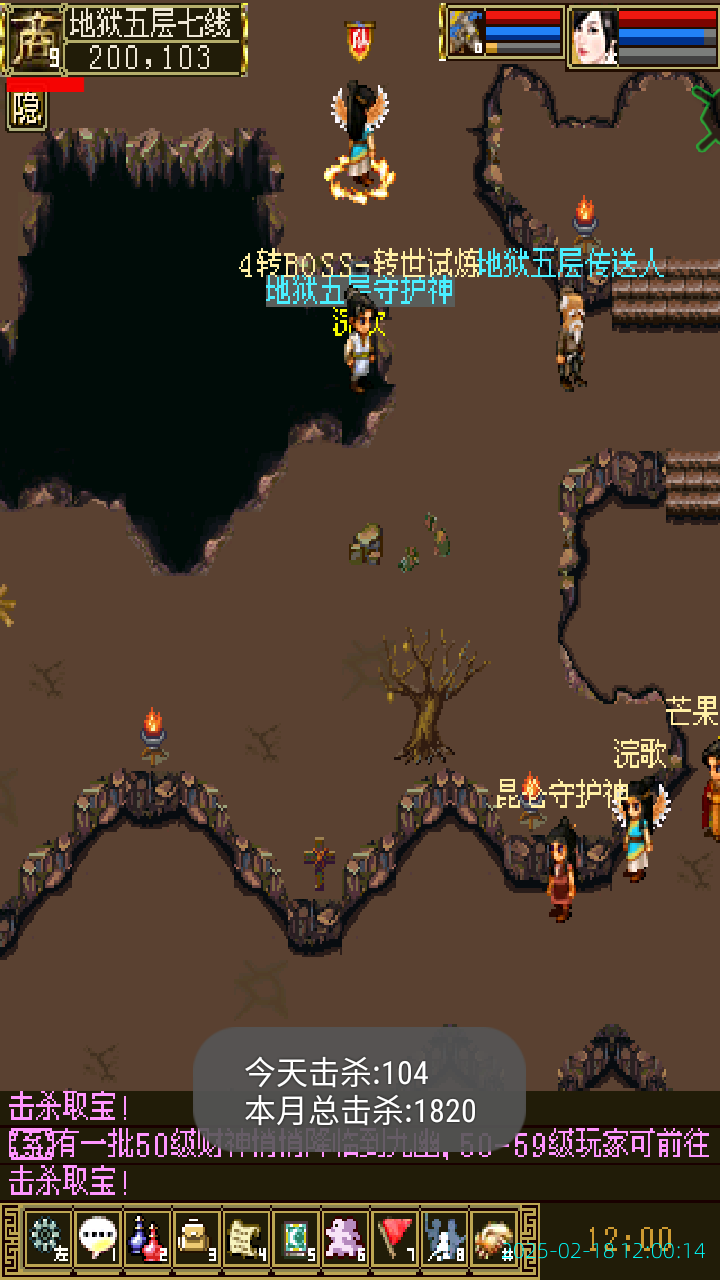Open the pink figure icon in hotbar
Screen dimensions: 720x1280
pyautogui.click(x=345, y=1239)
